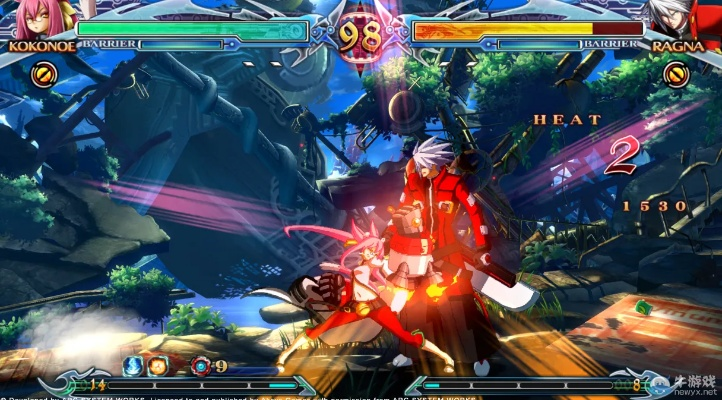
Task: Click Kokonoe's character portrait
Action: coord(30,20)
